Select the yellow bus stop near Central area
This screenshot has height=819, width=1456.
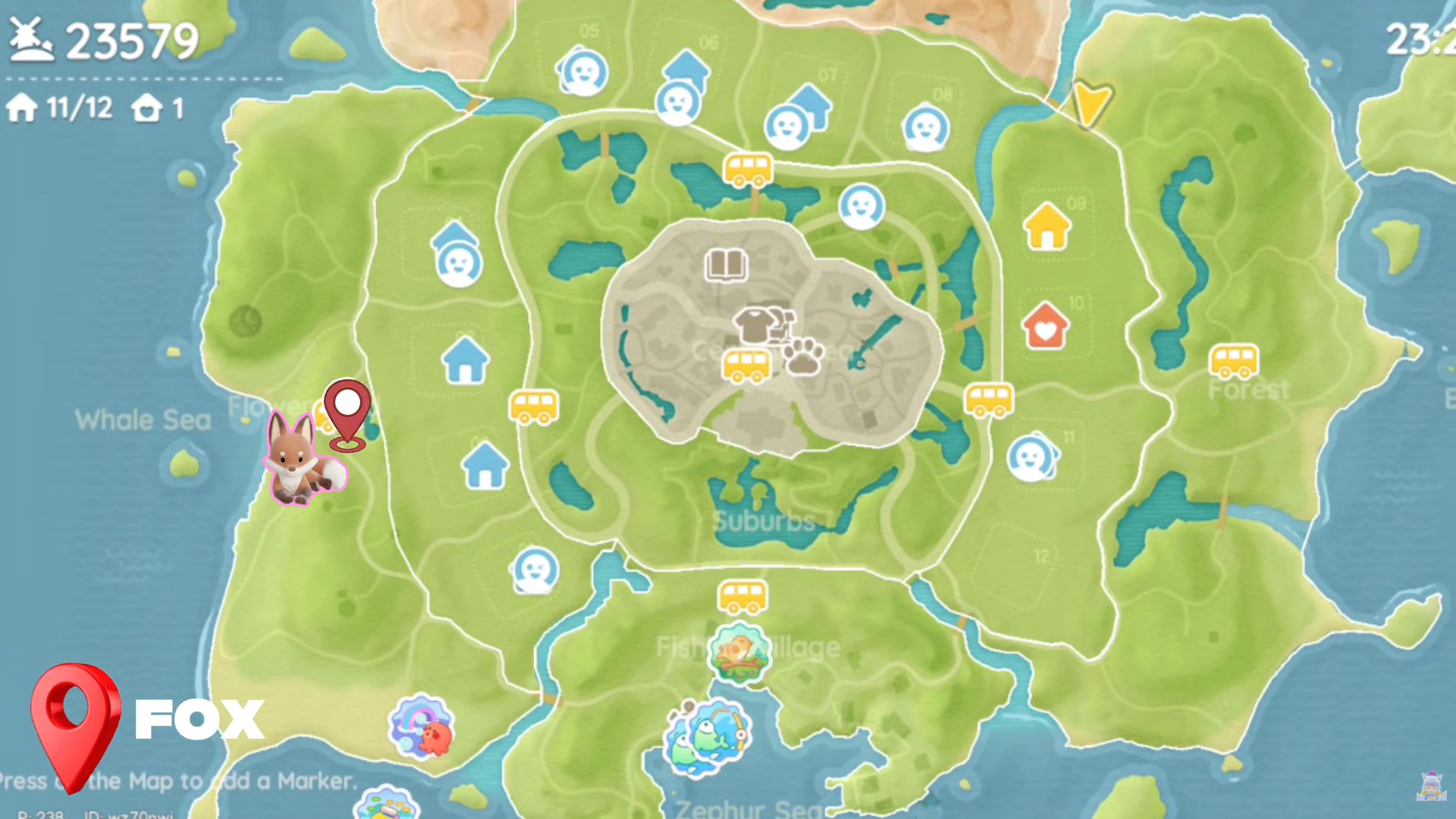pos(745,366)
